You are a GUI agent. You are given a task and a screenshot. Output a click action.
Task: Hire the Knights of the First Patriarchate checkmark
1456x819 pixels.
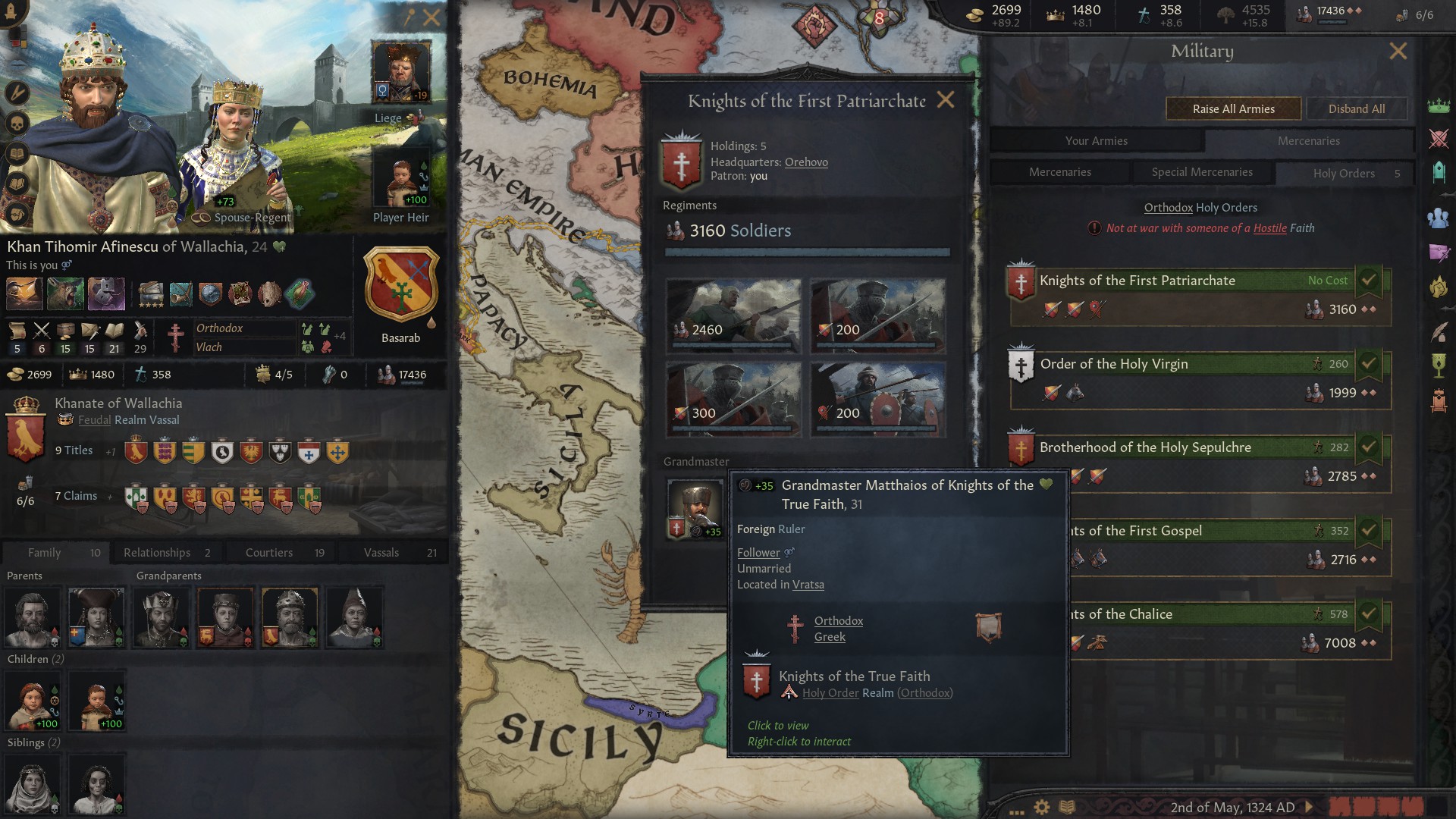1369,280
